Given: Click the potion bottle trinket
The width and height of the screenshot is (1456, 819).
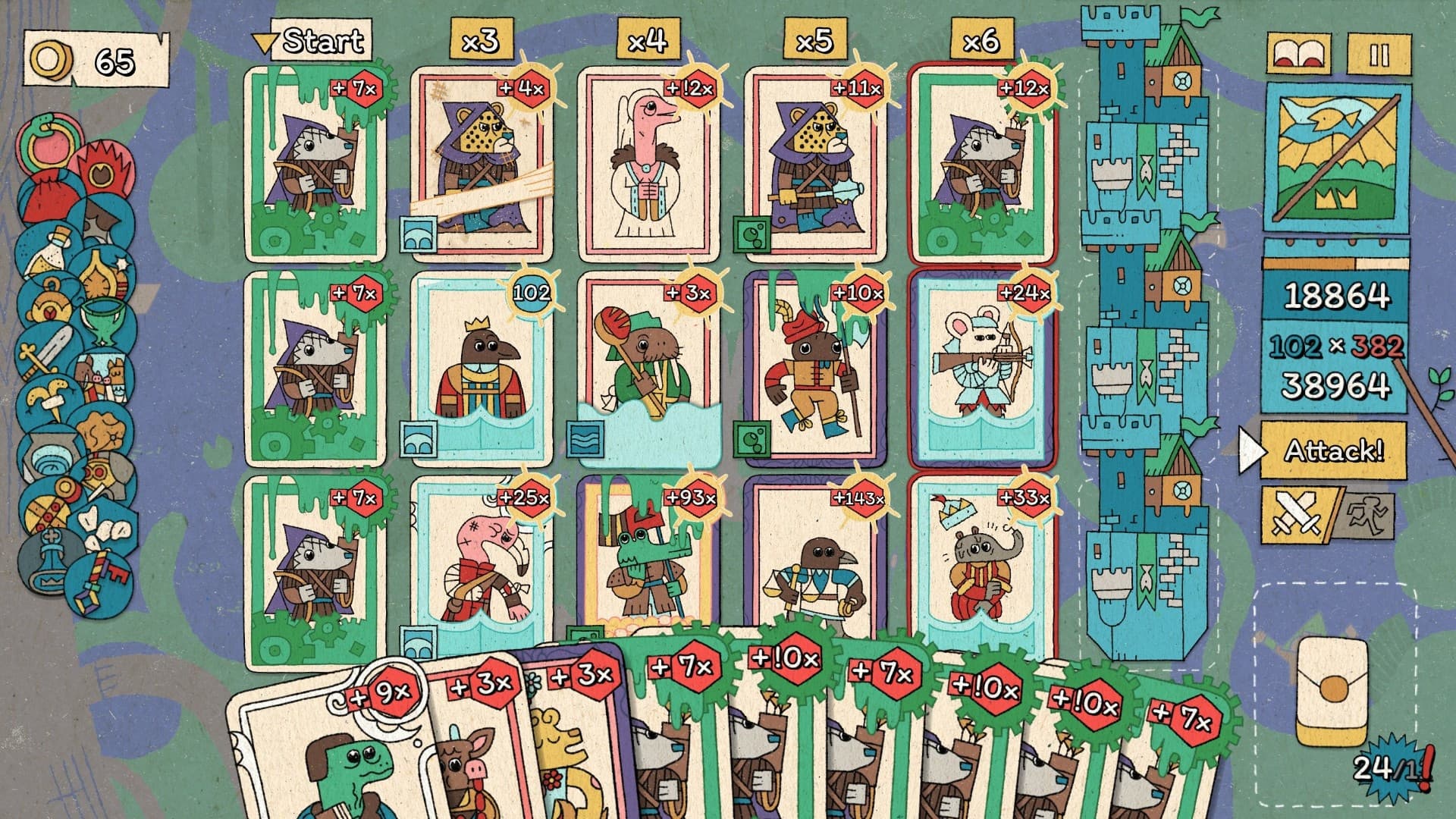Looking at the screenshot, I should click(53, 250).
